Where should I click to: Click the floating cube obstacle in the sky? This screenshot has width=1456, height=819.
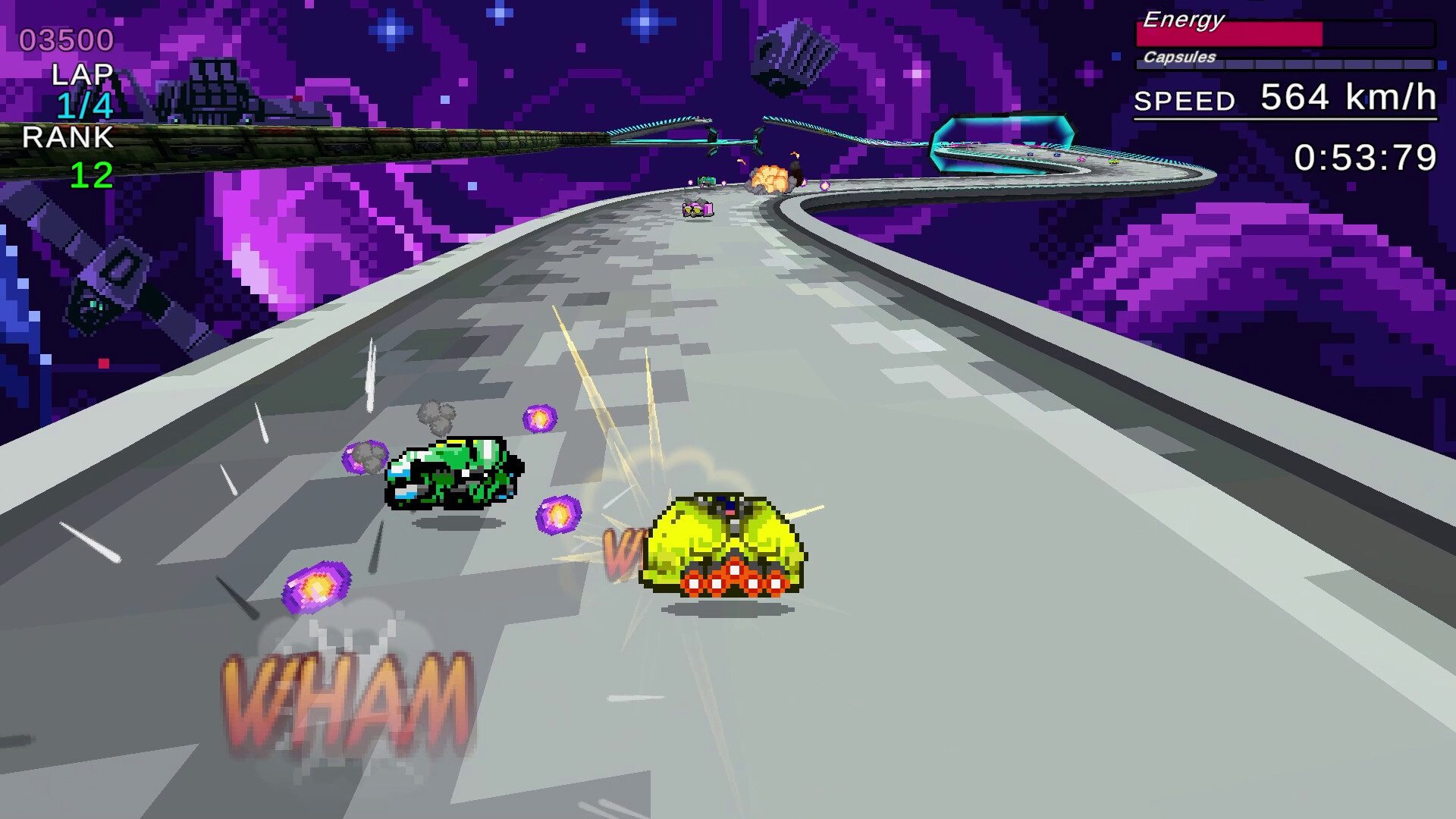pyautogui.click(x=789, y=53)
